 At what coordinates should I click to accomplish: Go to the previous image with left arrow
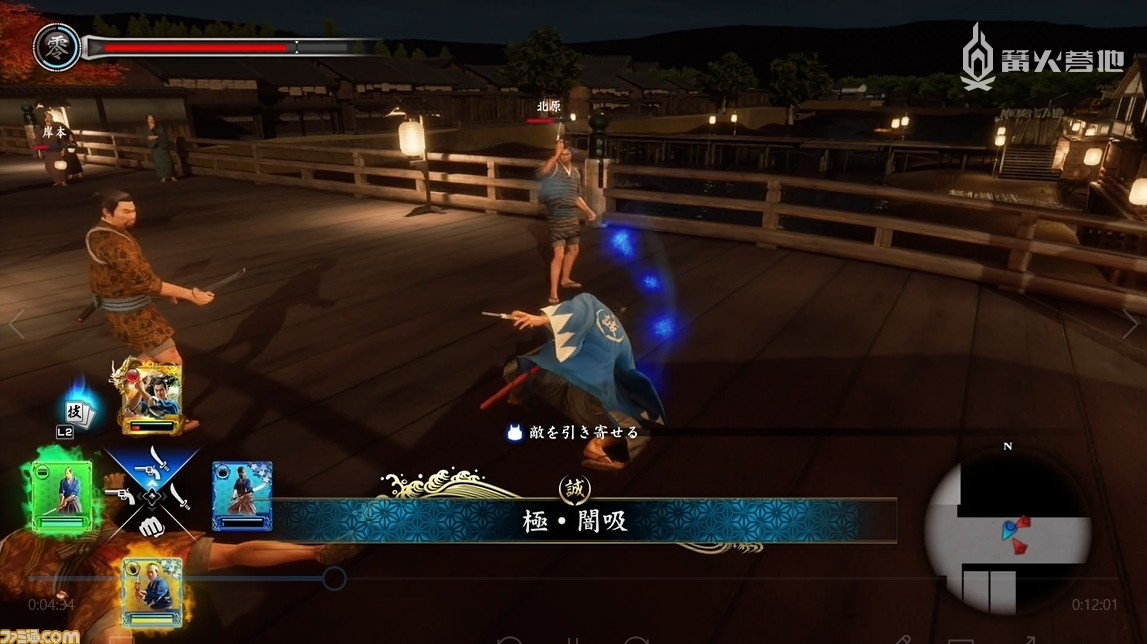[x=16, y=323]
